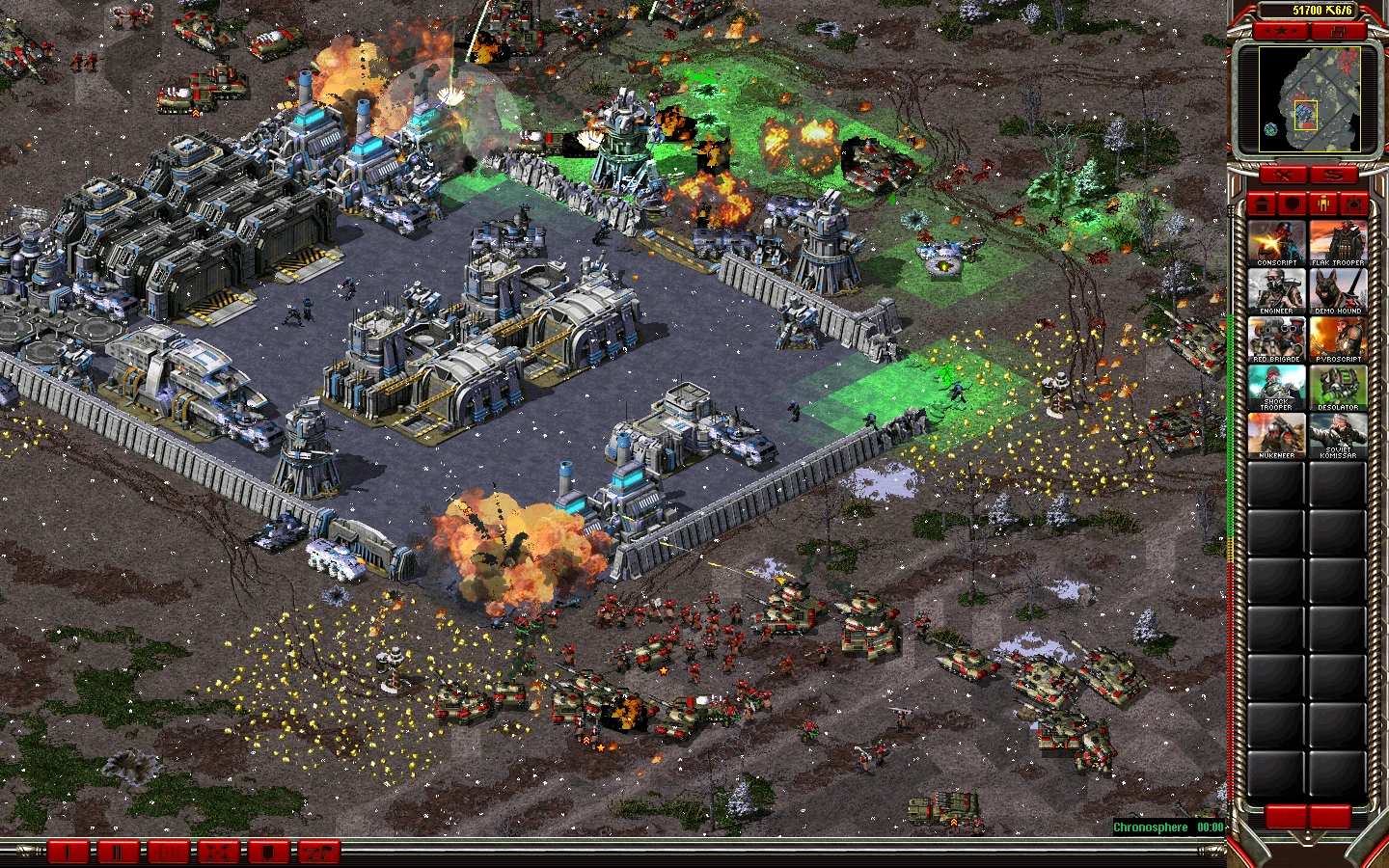Open the defenses shield tab

[x=1293, y=204]
